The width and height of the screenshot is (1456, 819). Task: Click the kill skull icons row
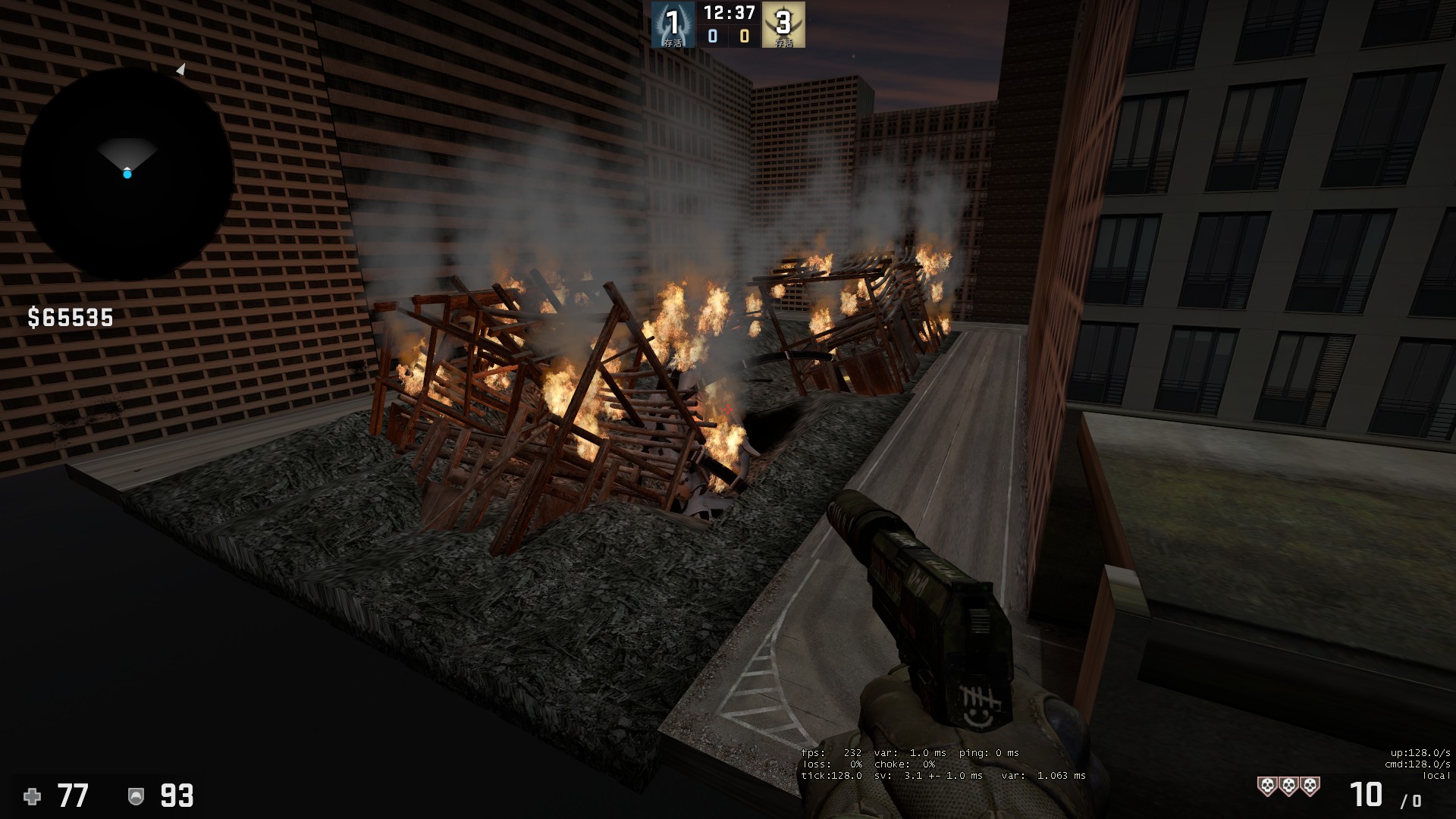tap(1288, 787)
